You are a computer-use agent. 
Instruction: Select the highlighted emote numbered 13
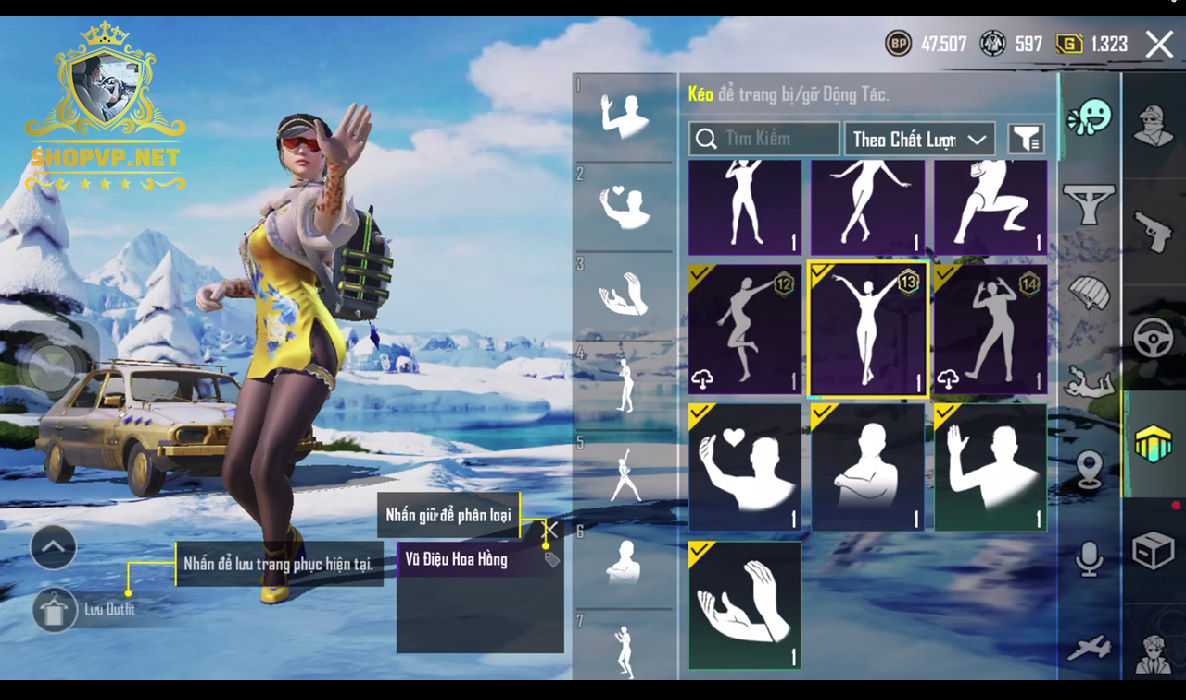point(868,330)
